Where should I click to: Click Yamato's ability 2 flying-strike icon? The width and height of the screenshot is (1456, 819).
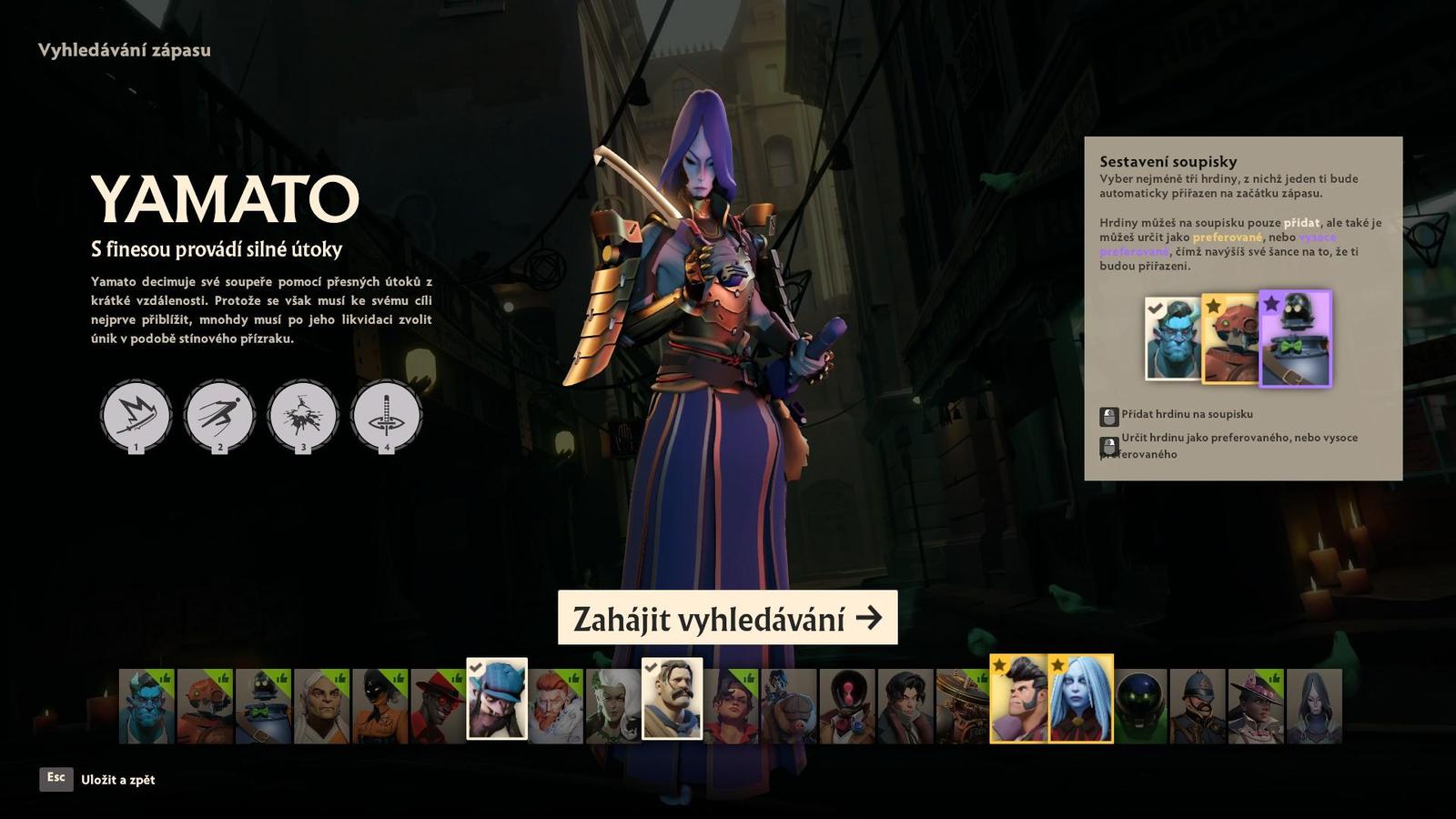point(218,414)
